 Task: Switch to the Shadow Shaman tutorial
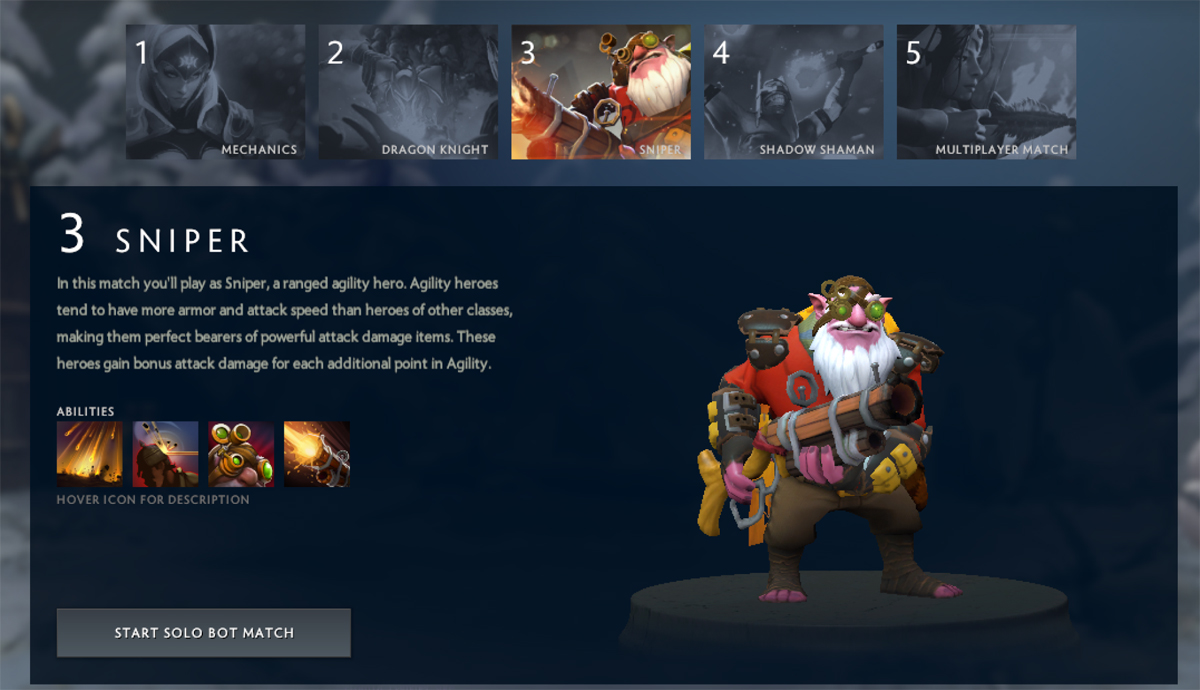(793, 92)
